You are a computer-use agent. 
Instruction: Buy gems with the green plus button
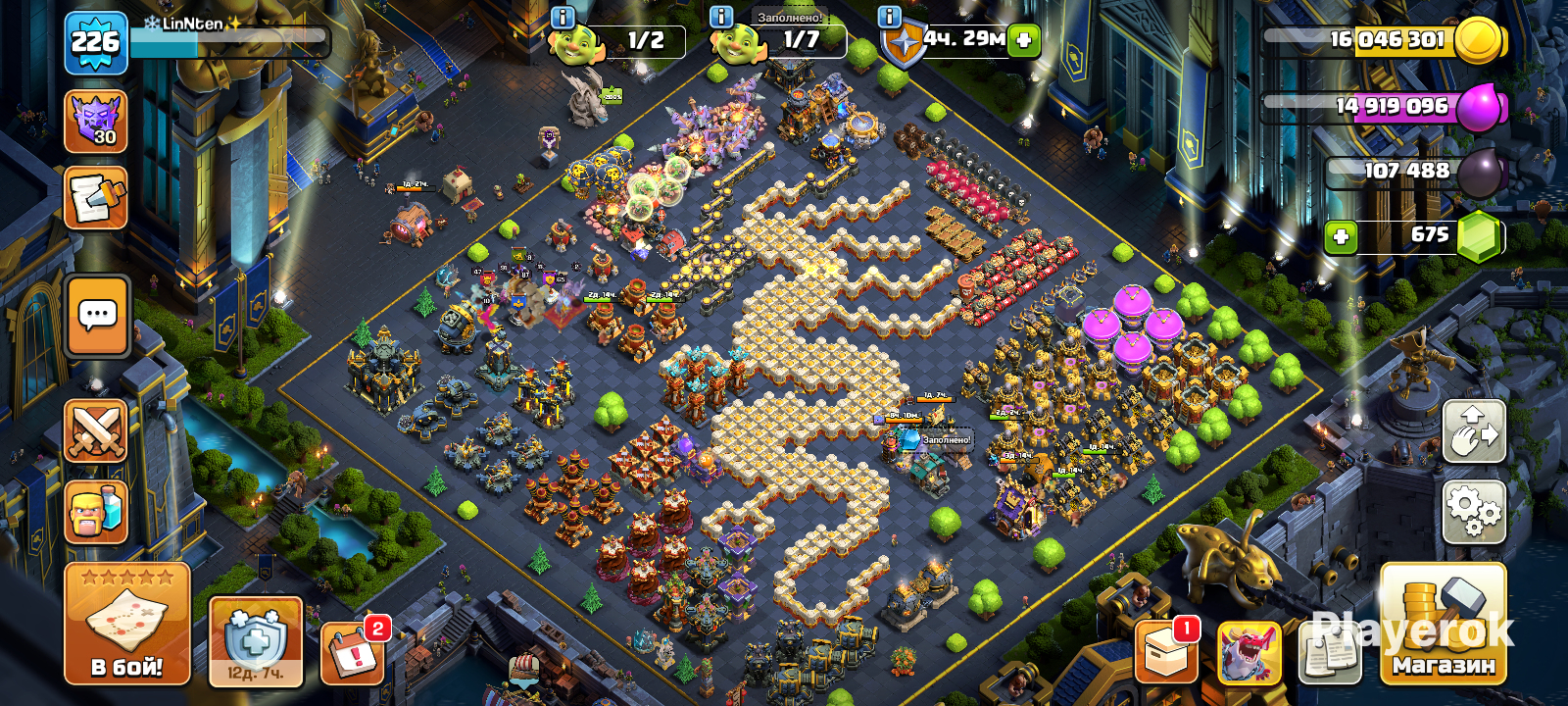click(x=1341, y=236)
